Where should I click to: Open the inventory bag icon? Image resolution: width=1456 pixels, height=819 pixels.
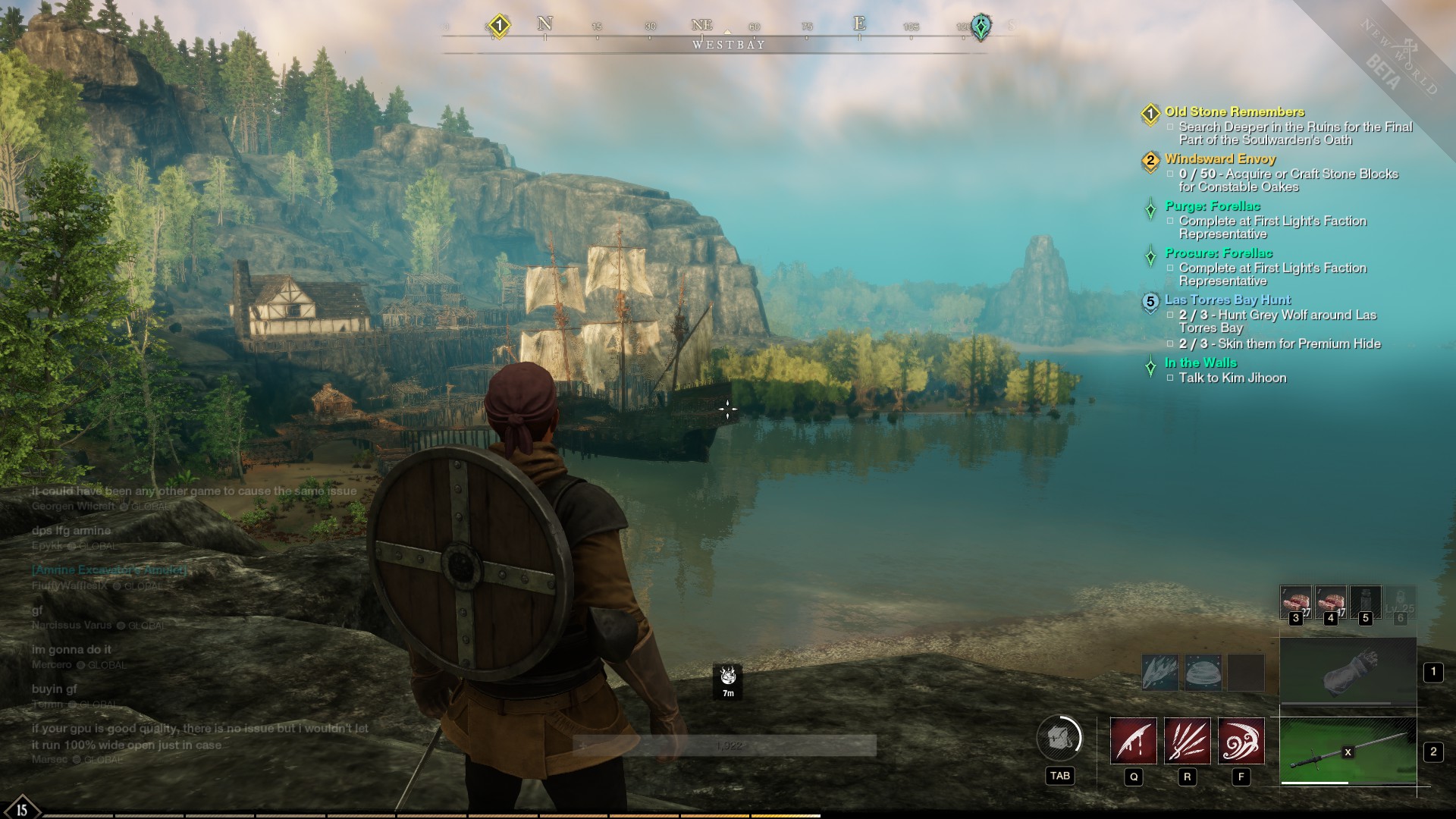point(1059,737)
